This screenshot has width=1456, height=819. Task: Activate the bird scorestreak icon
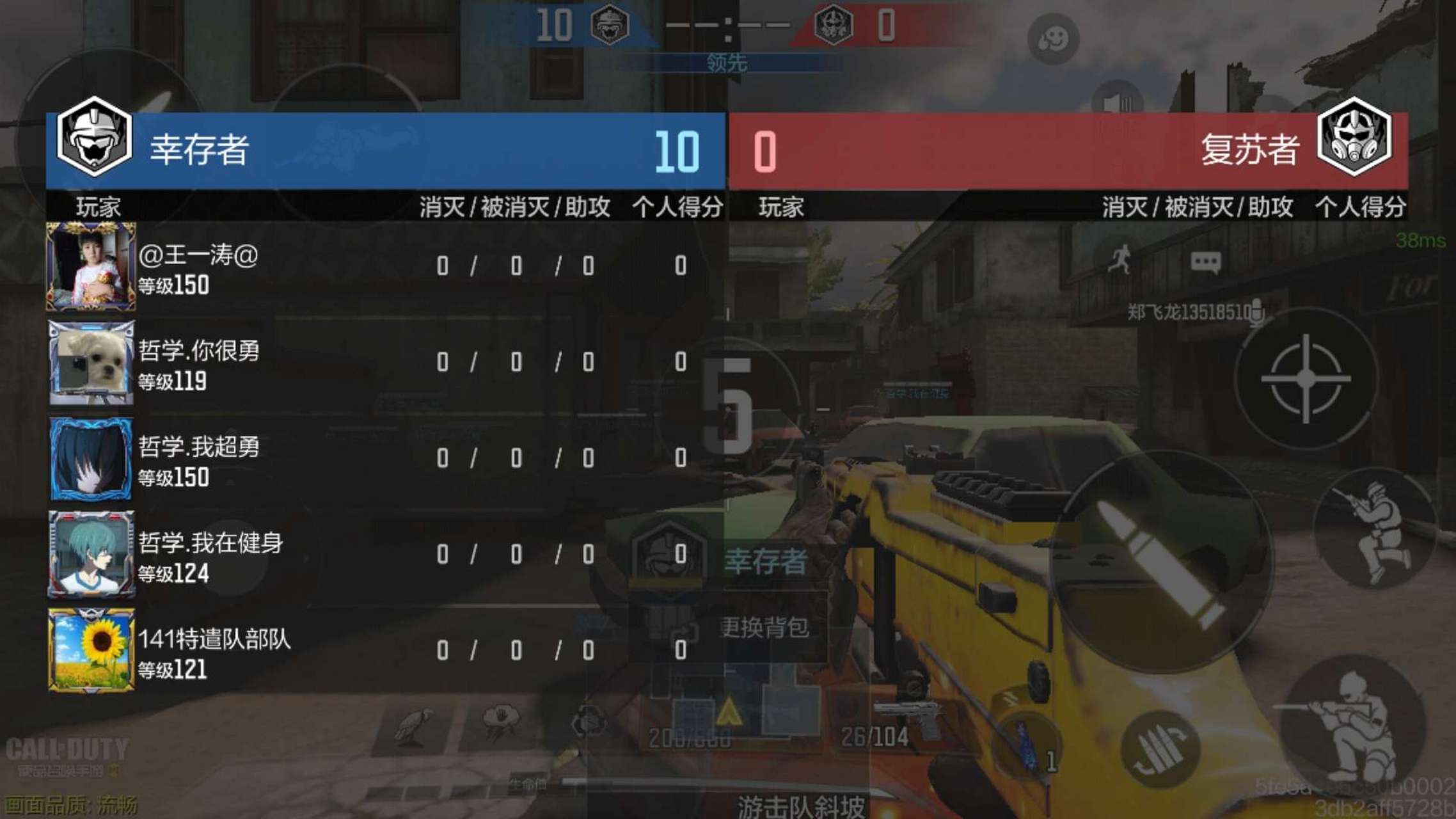pyautogui.click(x=411, y=726)
